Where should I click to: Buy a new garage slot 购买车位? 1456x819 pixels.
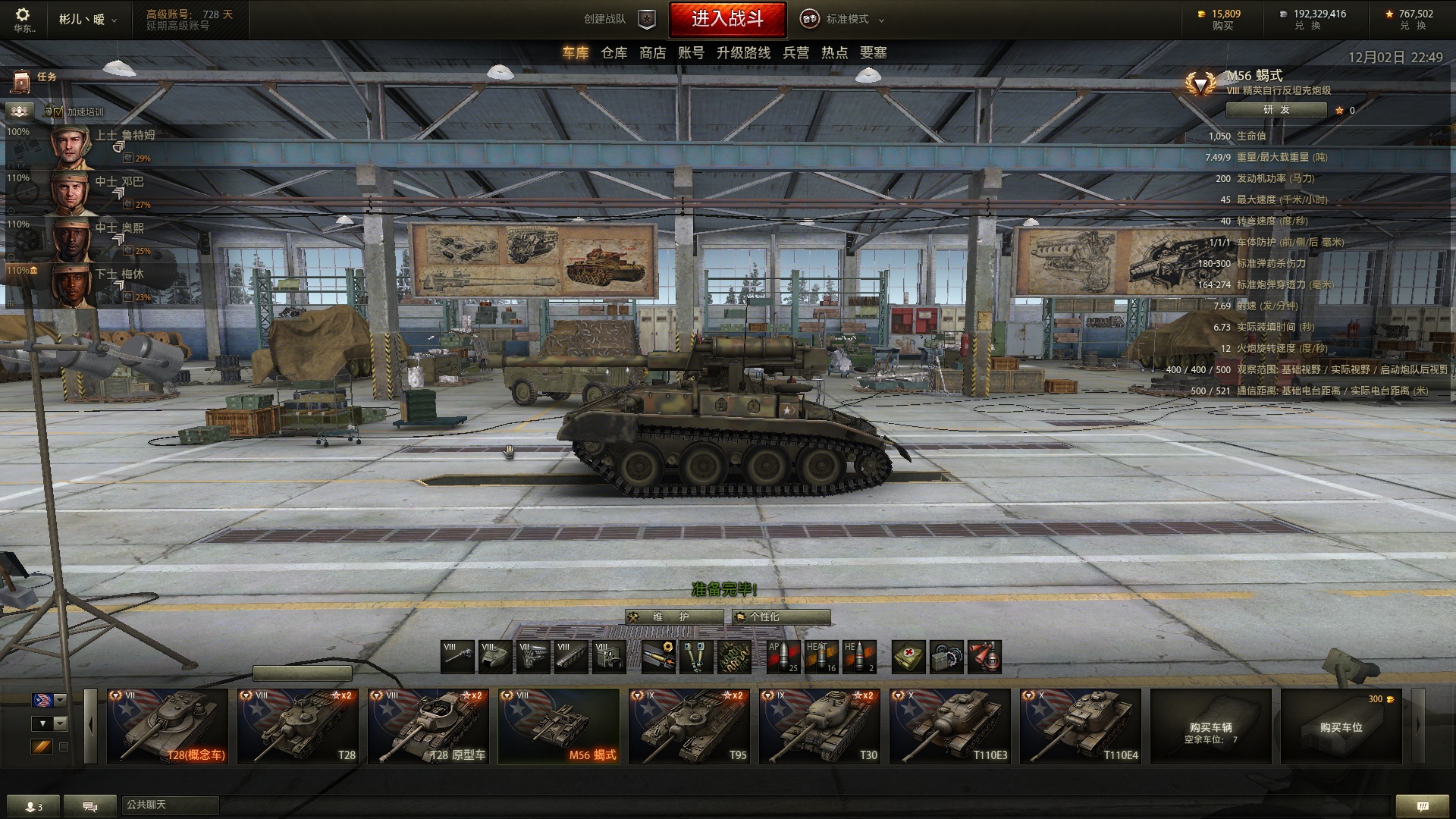(x=1341, y=726)
